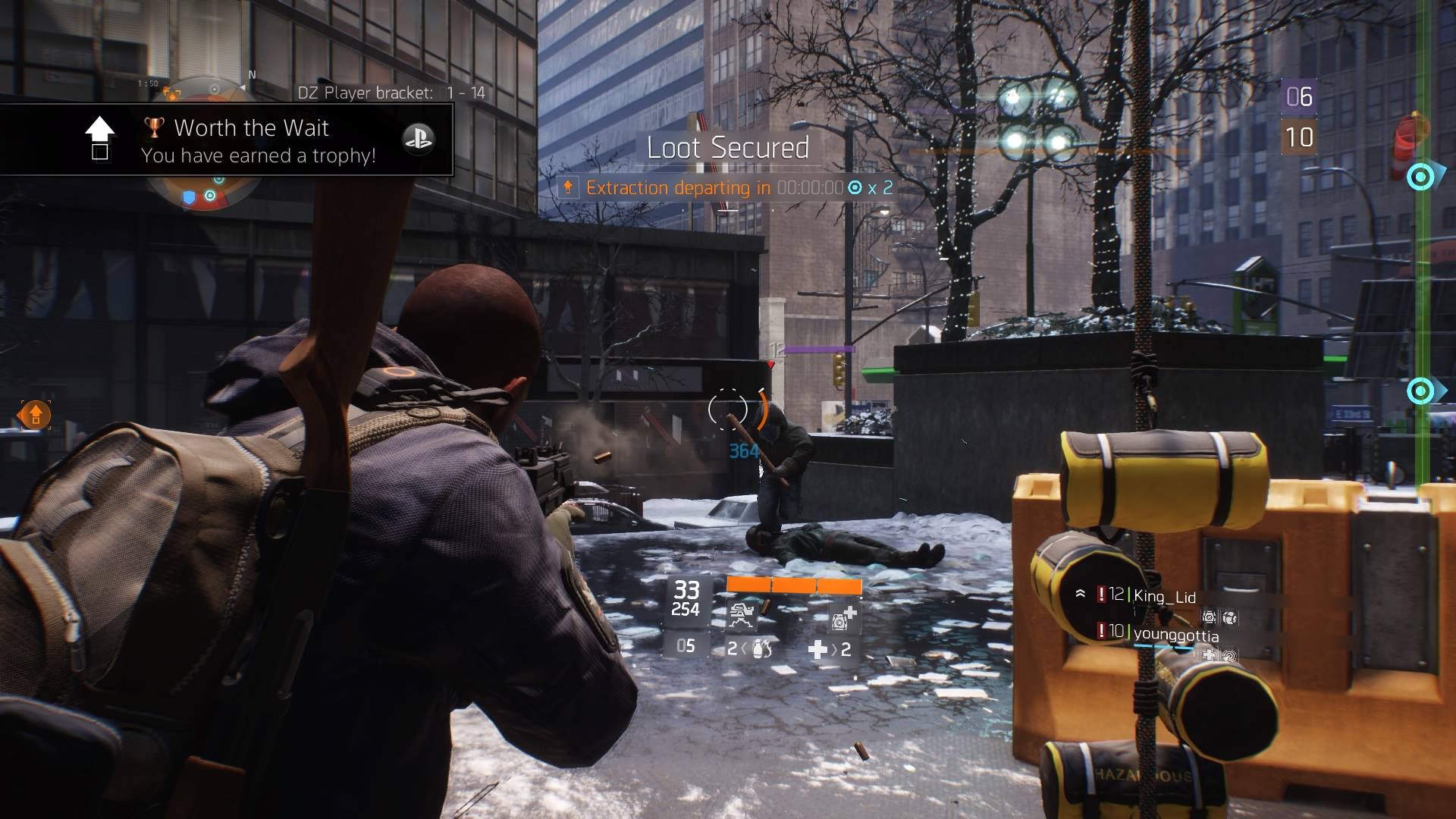Select the incendiary grenade icon
1456x819 pixels.
click(764, 649)
